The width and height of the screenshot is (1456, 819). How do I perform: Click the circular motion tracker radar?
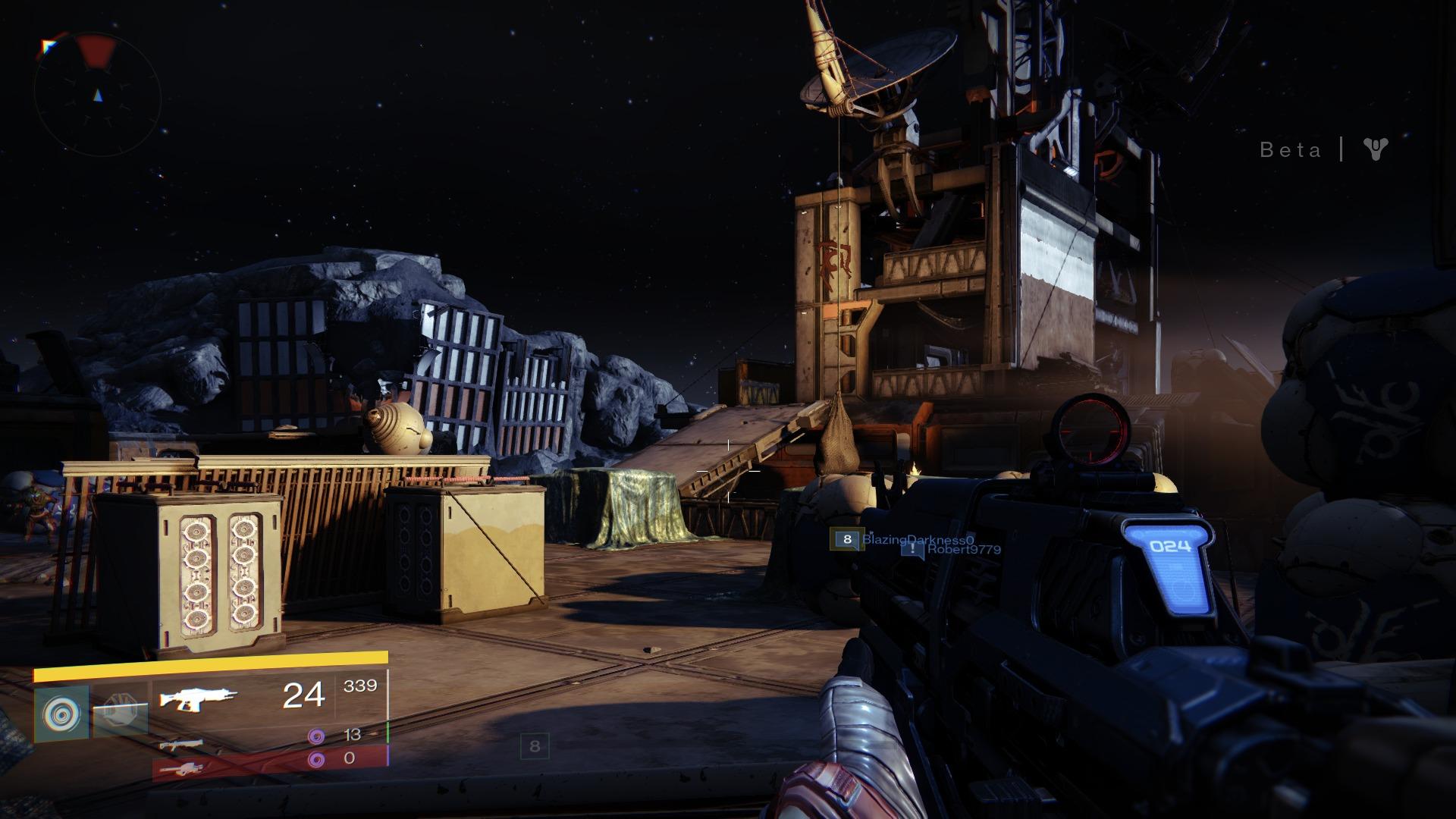97,95
